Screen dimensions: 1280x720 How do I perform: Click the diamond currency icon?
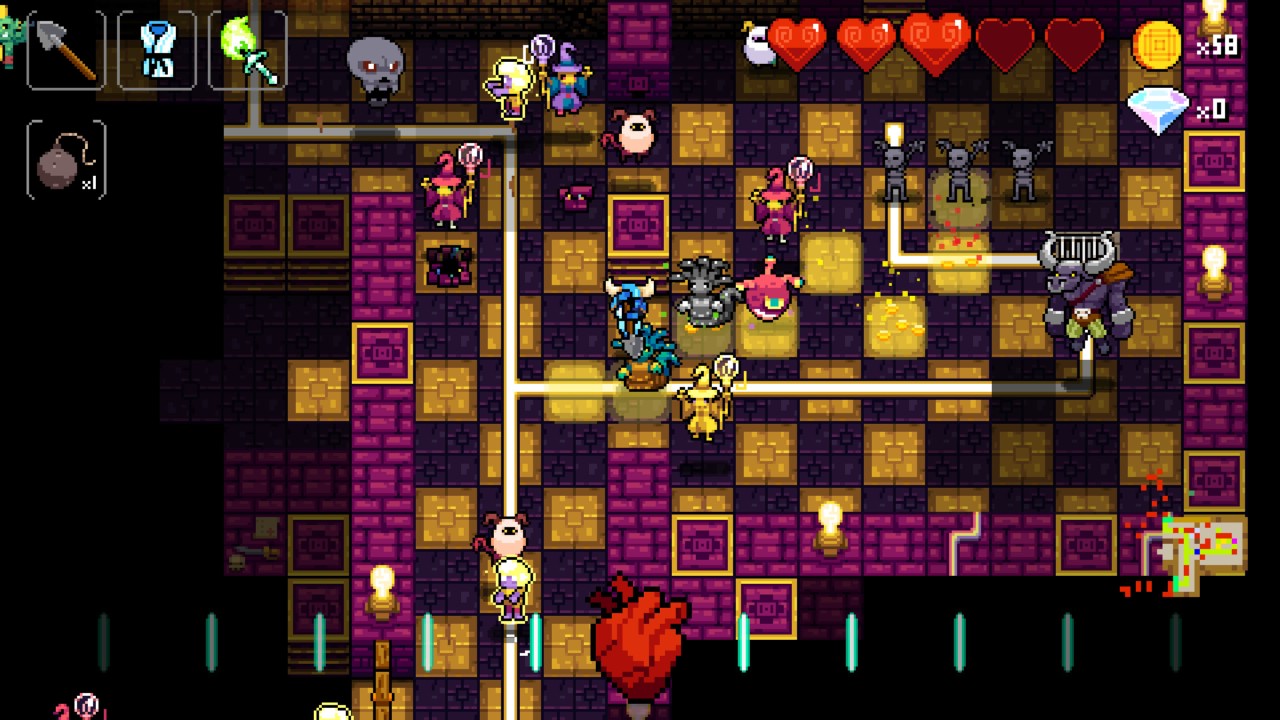tap(1157, 108)
